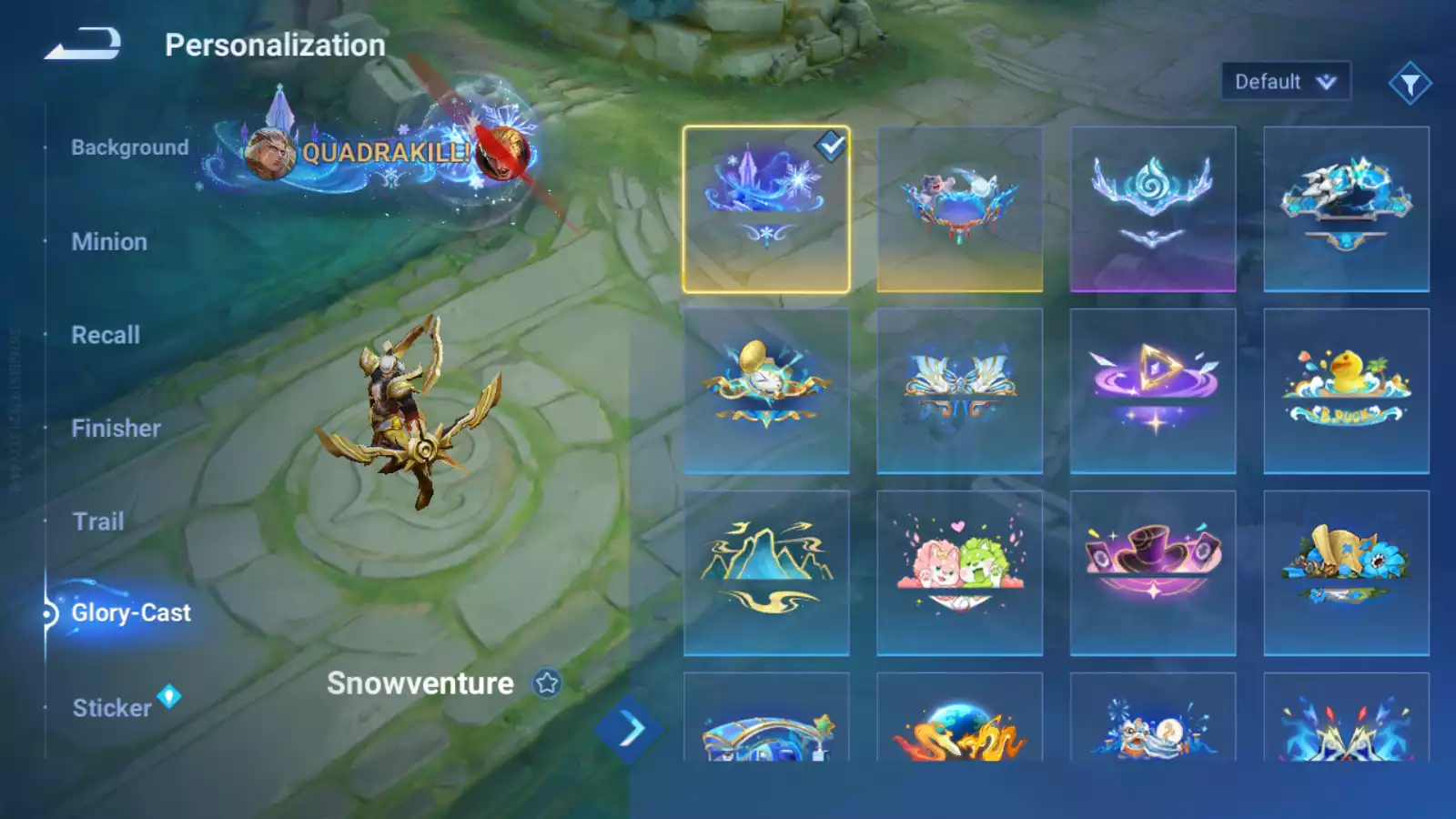Open the Sticker category

coord(112,708)
